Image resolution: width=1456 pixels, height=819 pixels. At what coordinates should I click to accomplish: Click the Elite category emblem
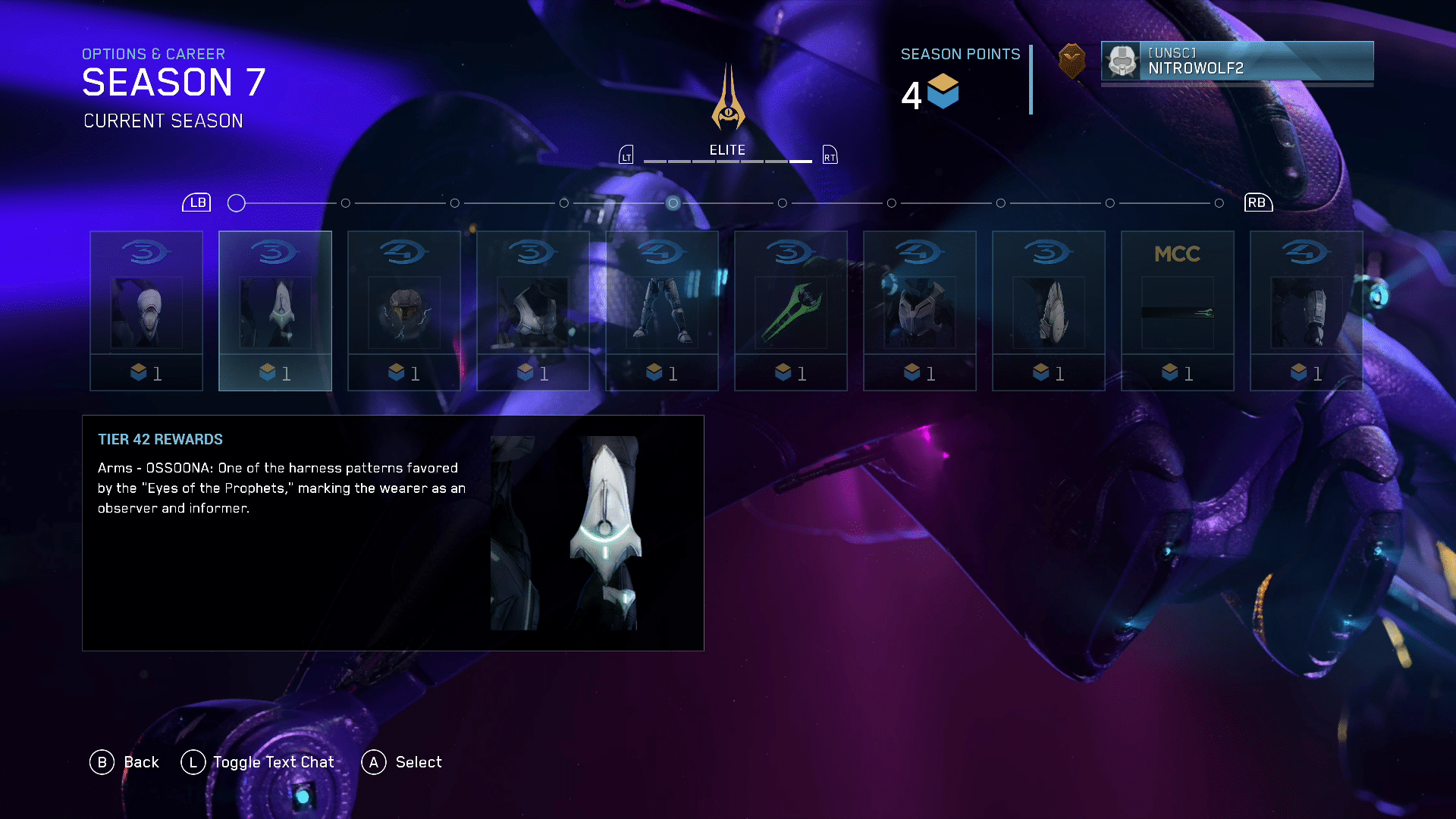pyautogui.click(x=728, y=99)
